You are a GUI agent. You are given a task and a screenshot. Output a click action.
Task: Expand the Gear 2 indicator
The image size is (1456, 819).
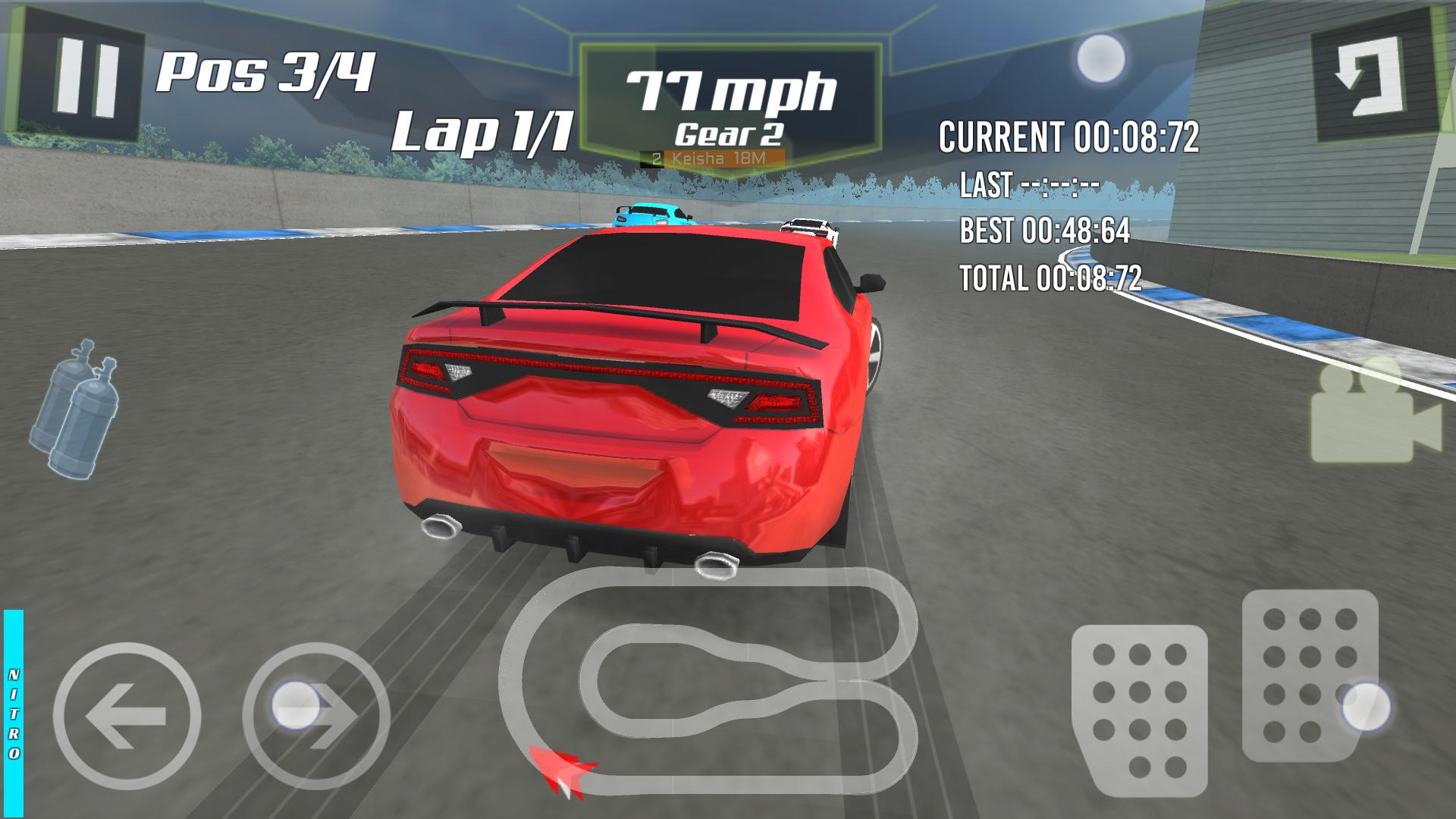[730, 135]
